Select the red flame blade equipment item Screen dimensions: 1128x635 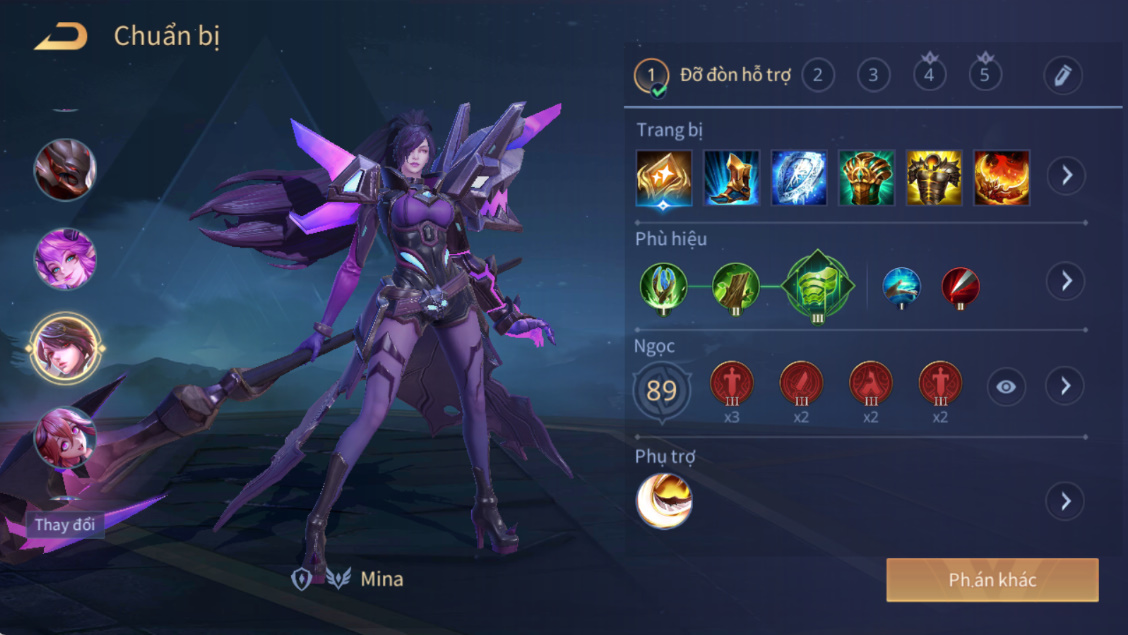pos(1001,177)
